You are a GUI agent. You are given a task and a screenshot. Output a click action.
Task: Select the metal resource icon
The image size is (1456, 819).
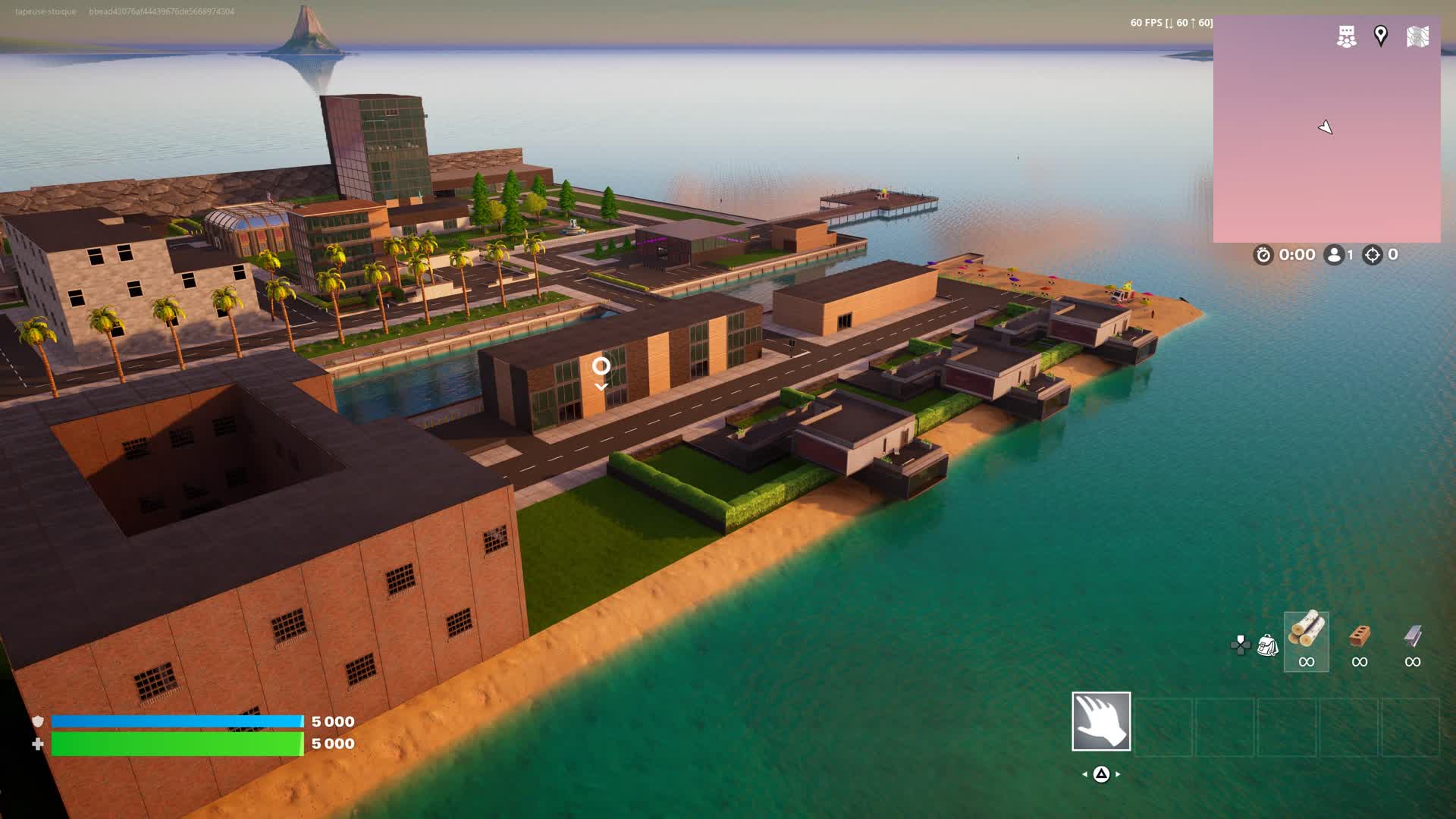click(1414, 635)
